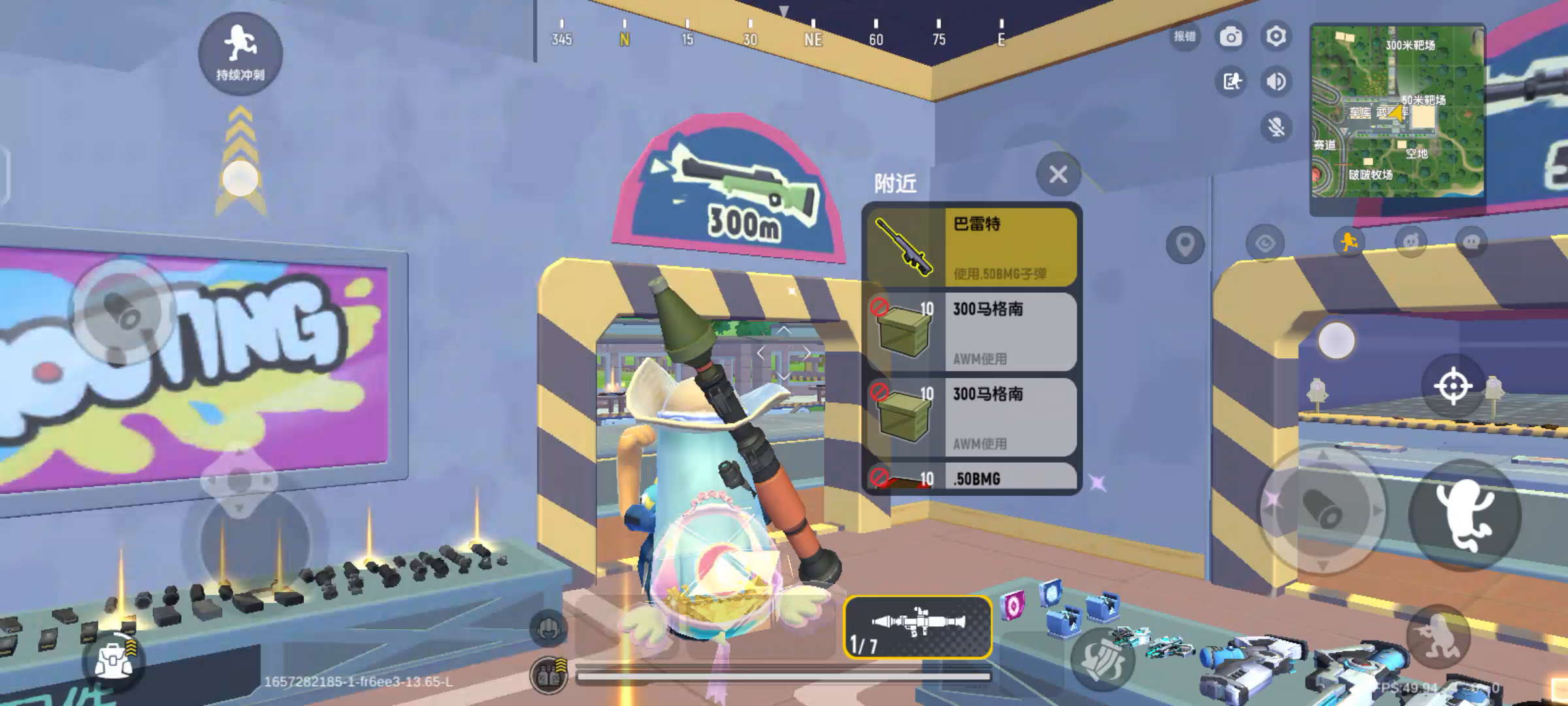Toggle the speaker audio
Viewport: 1568px width, 706px height.
coord(1275,82)
